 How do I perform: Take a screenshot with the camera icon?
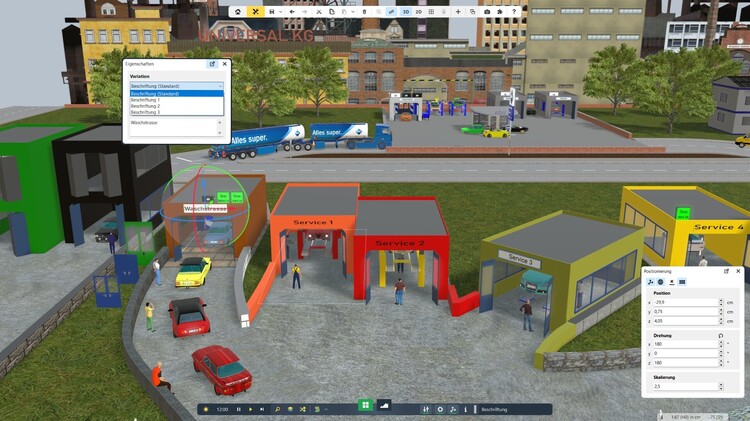click(x=487, y=11)
